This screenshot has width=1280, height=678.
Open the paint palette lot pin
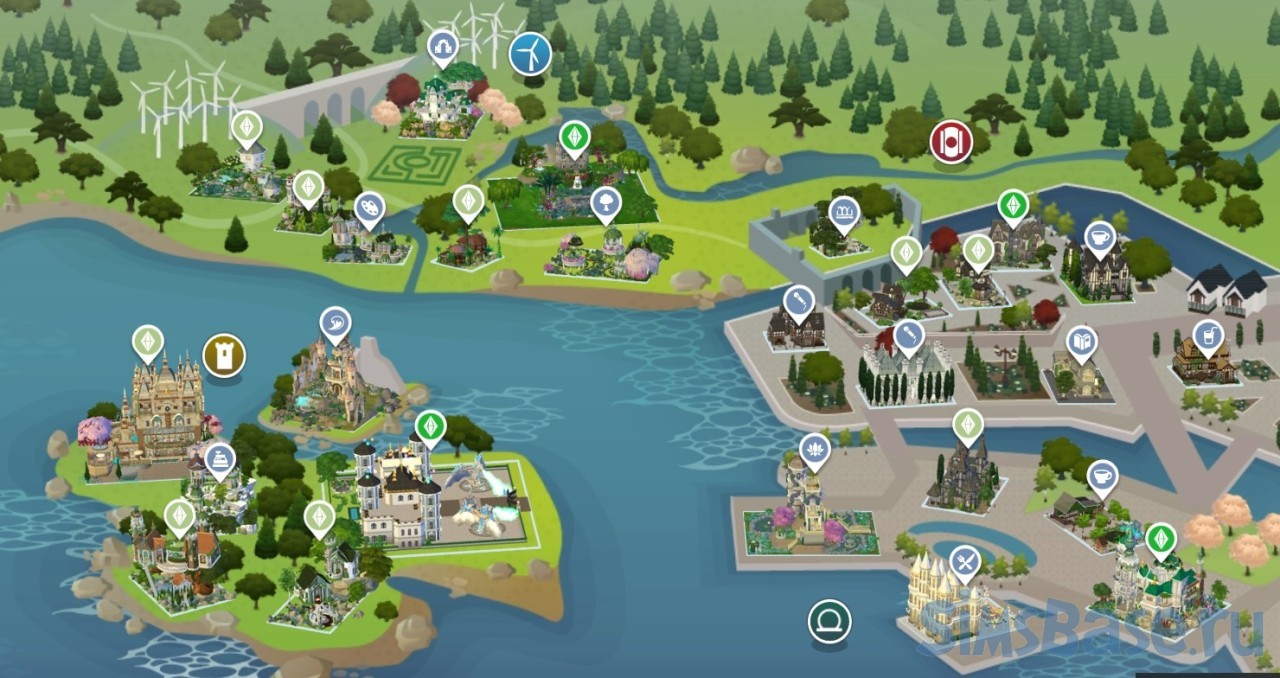click(x=369, y=208)
